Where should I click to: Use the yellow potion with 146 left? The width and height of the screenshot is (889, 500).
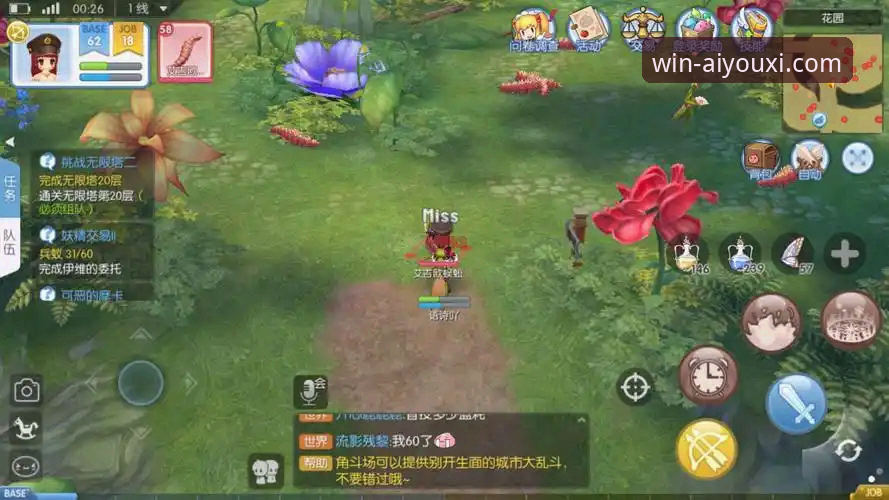(x=687, y=253)
